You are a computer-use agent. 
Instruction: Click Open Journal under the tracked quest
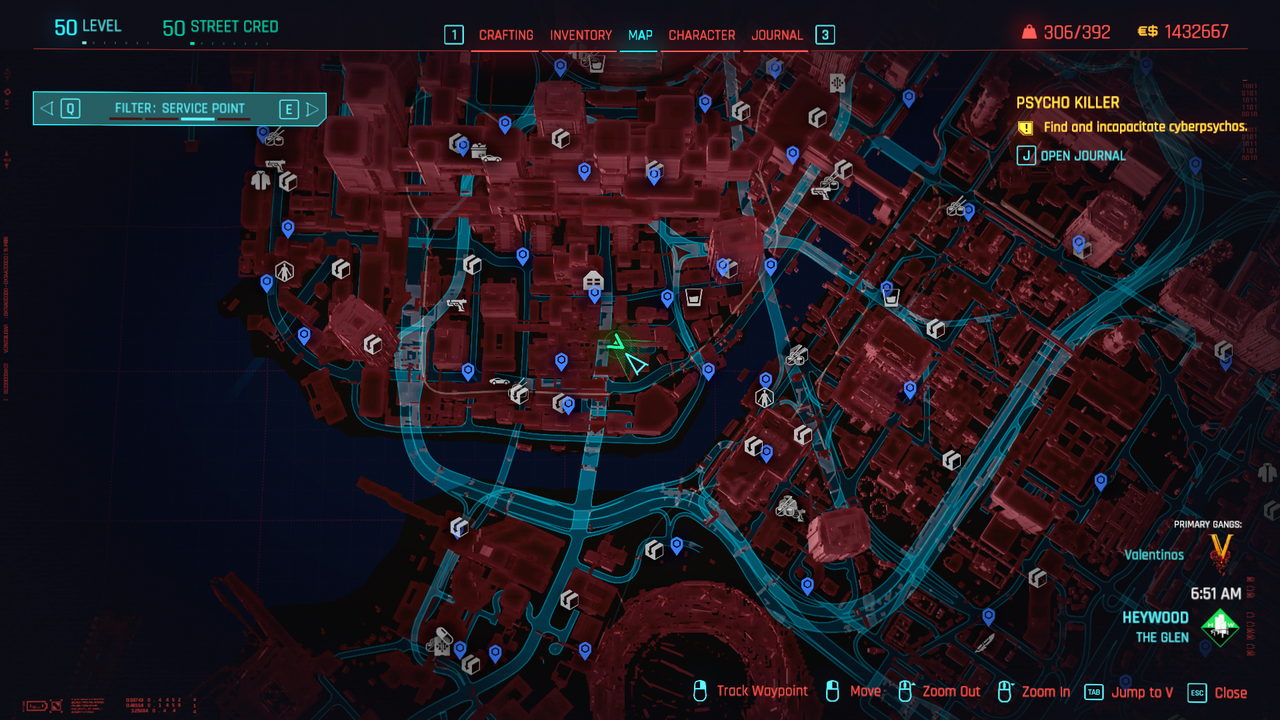click(1083, 156)
